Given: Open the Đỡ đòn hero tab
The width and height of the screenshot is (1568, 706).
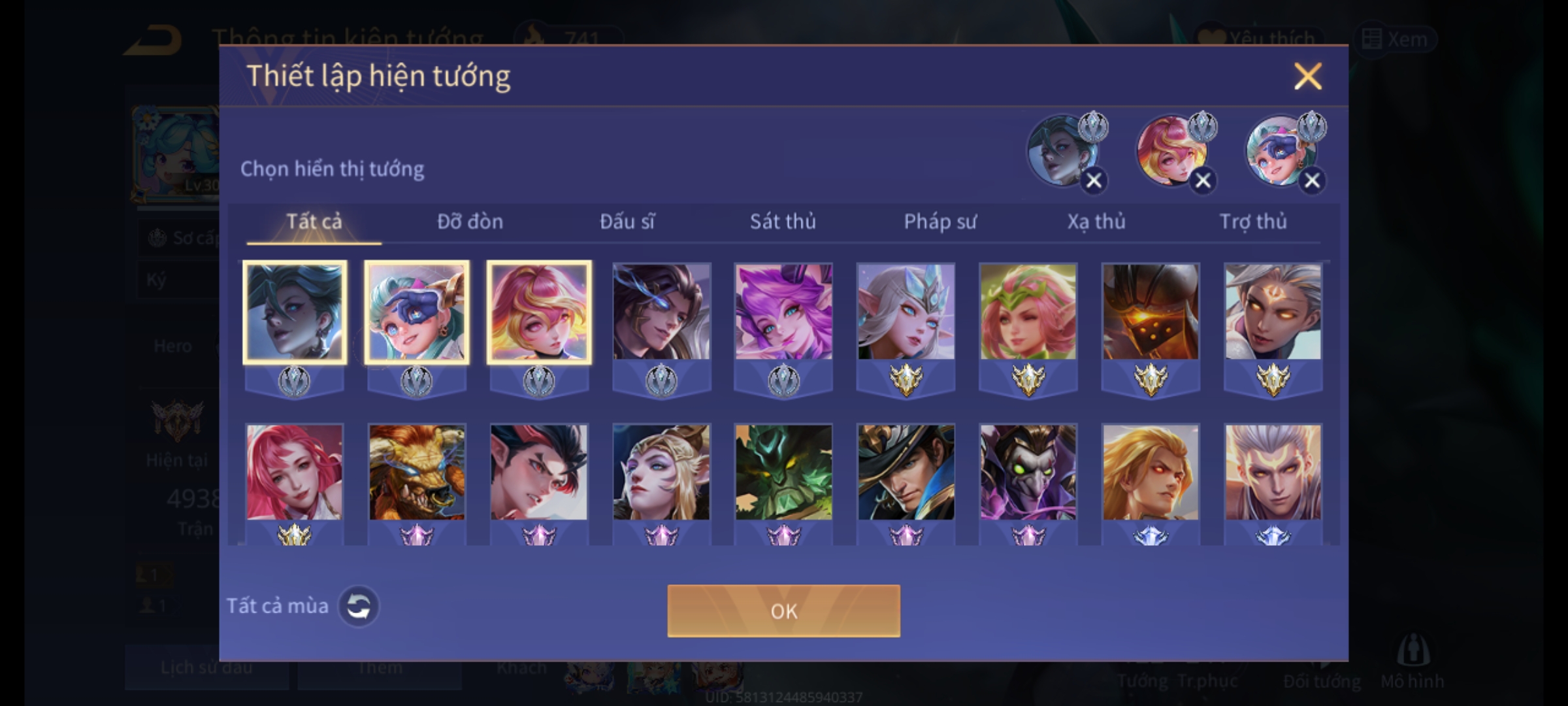Looking at the screenshot, I should (470, 222).
